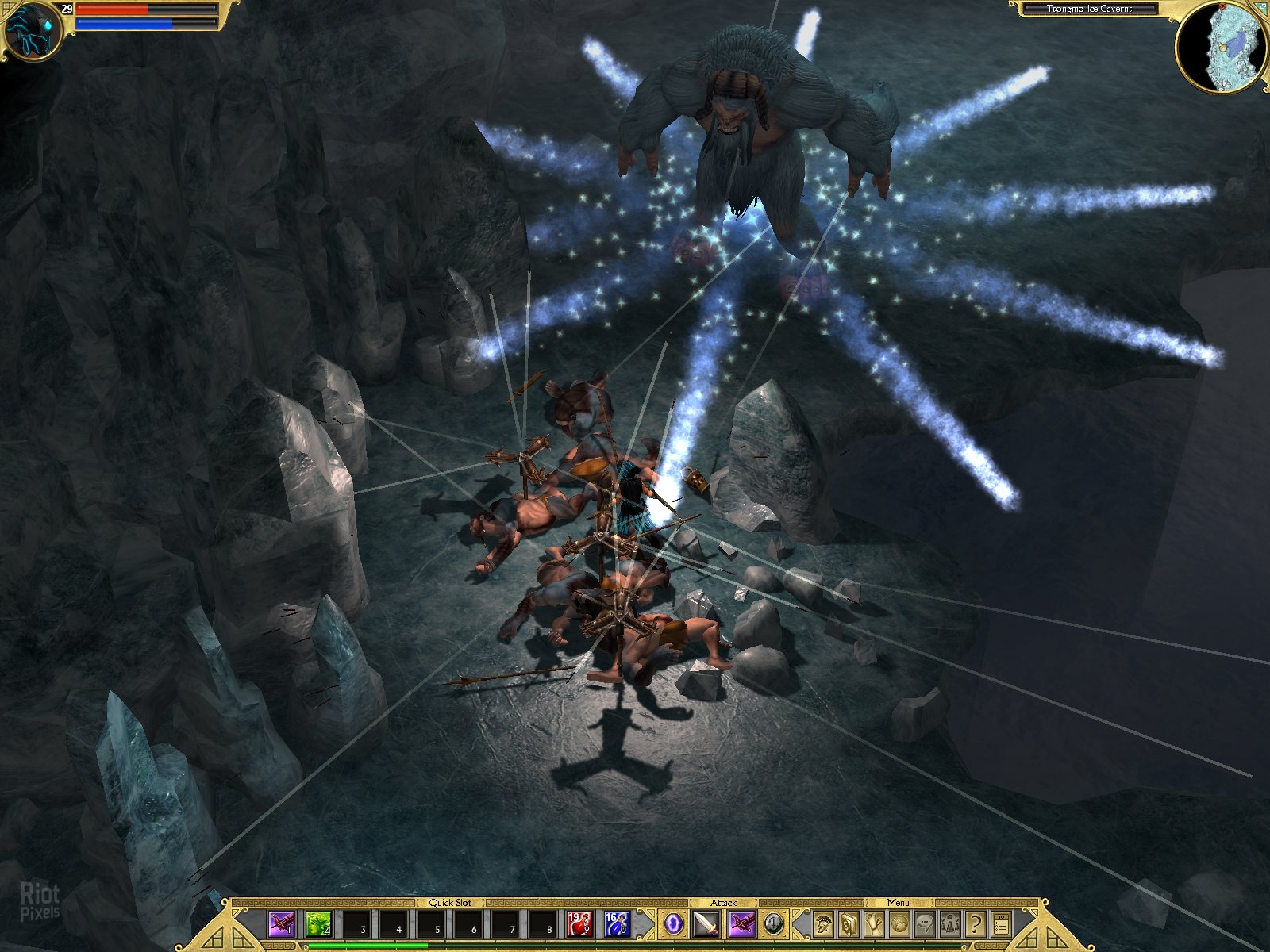This screenshot has width=1270, height=952.
Task: Click the character portrait
Action: (30, 30)
